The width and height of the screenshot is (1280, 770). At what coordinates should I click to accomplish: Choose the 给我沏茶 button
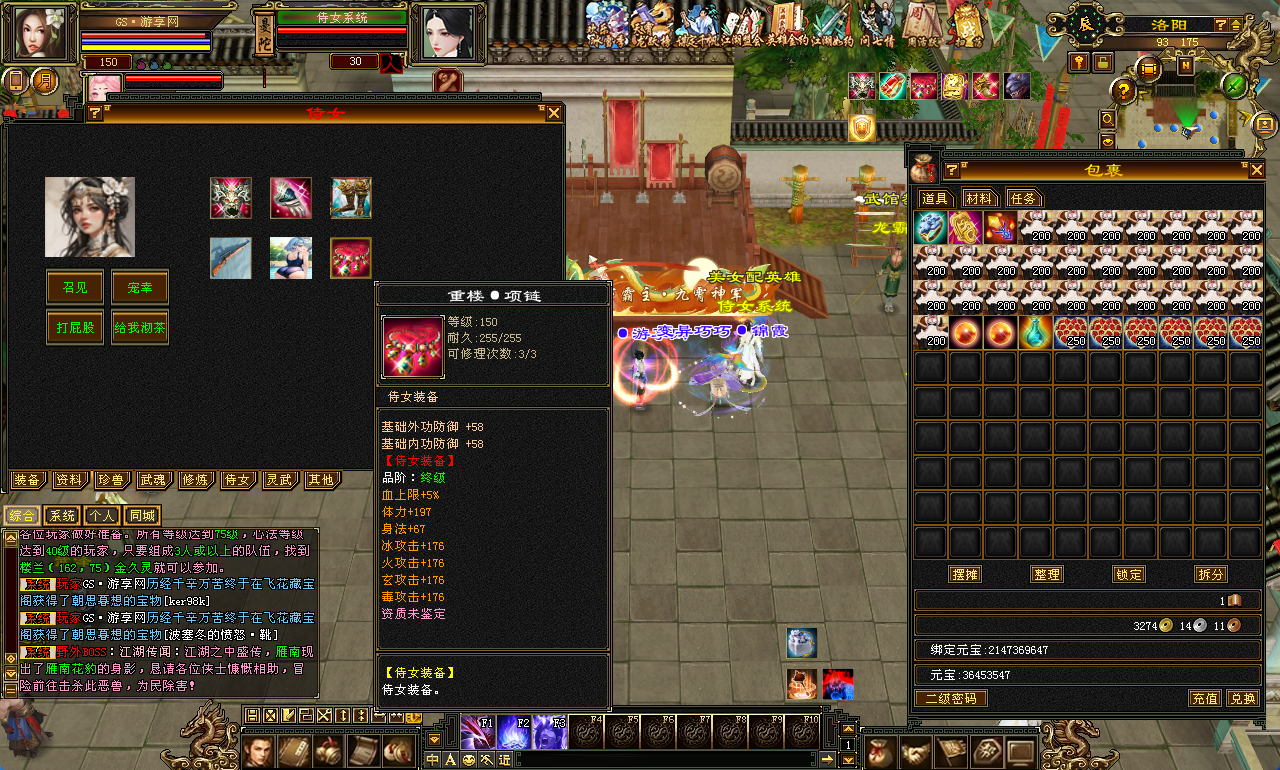tap(139, 327)
